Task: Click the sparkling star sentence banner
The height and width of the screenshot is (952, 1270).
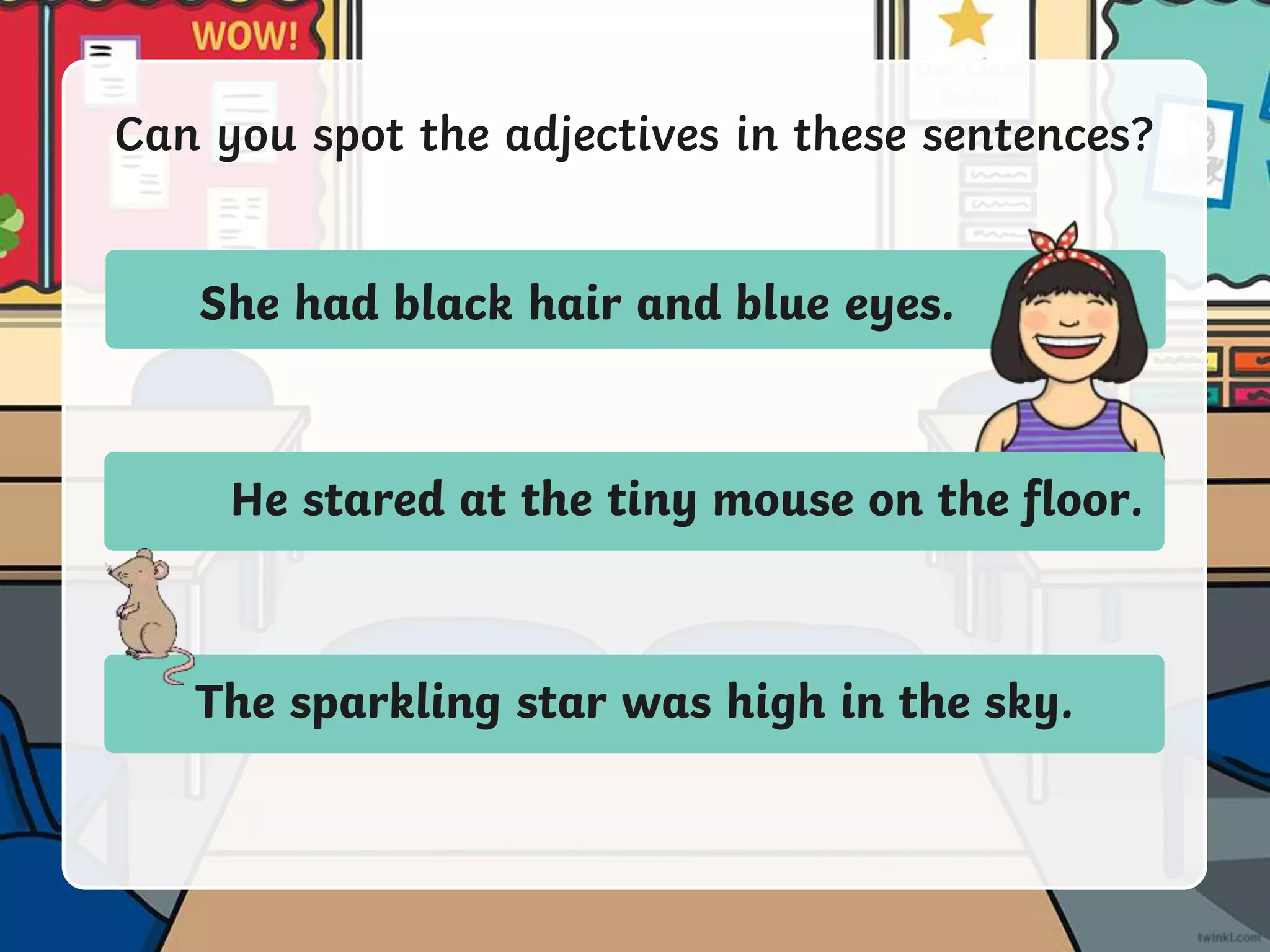Action: (x=634, y=703)
